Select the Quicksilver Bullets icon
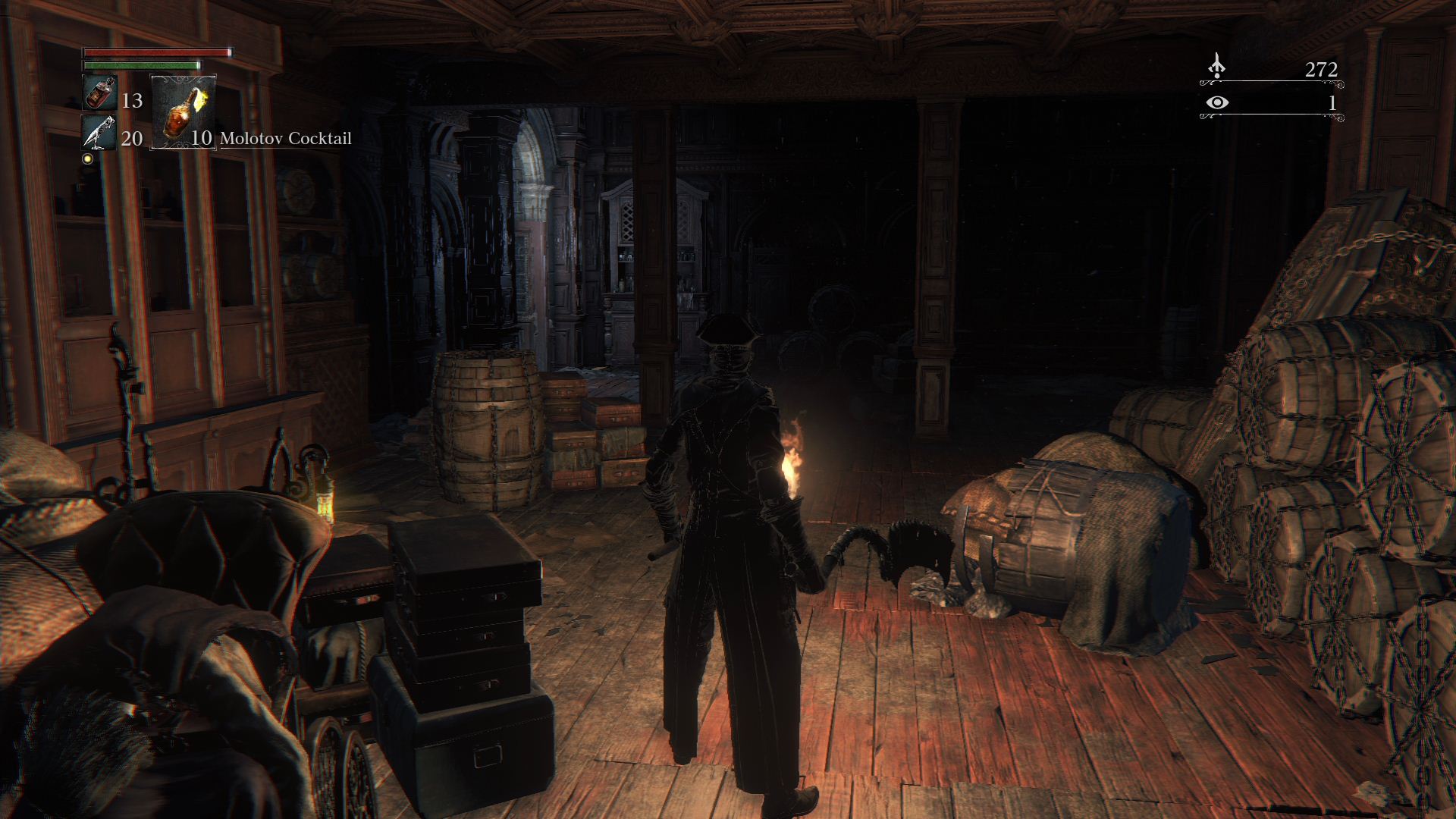Screen dimensions: 1456x819 99,133
